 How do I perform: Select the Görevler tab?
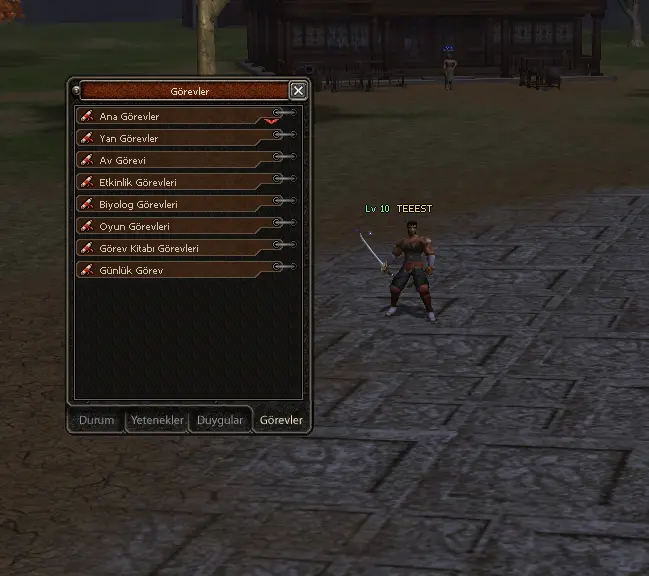click(281, 421)
